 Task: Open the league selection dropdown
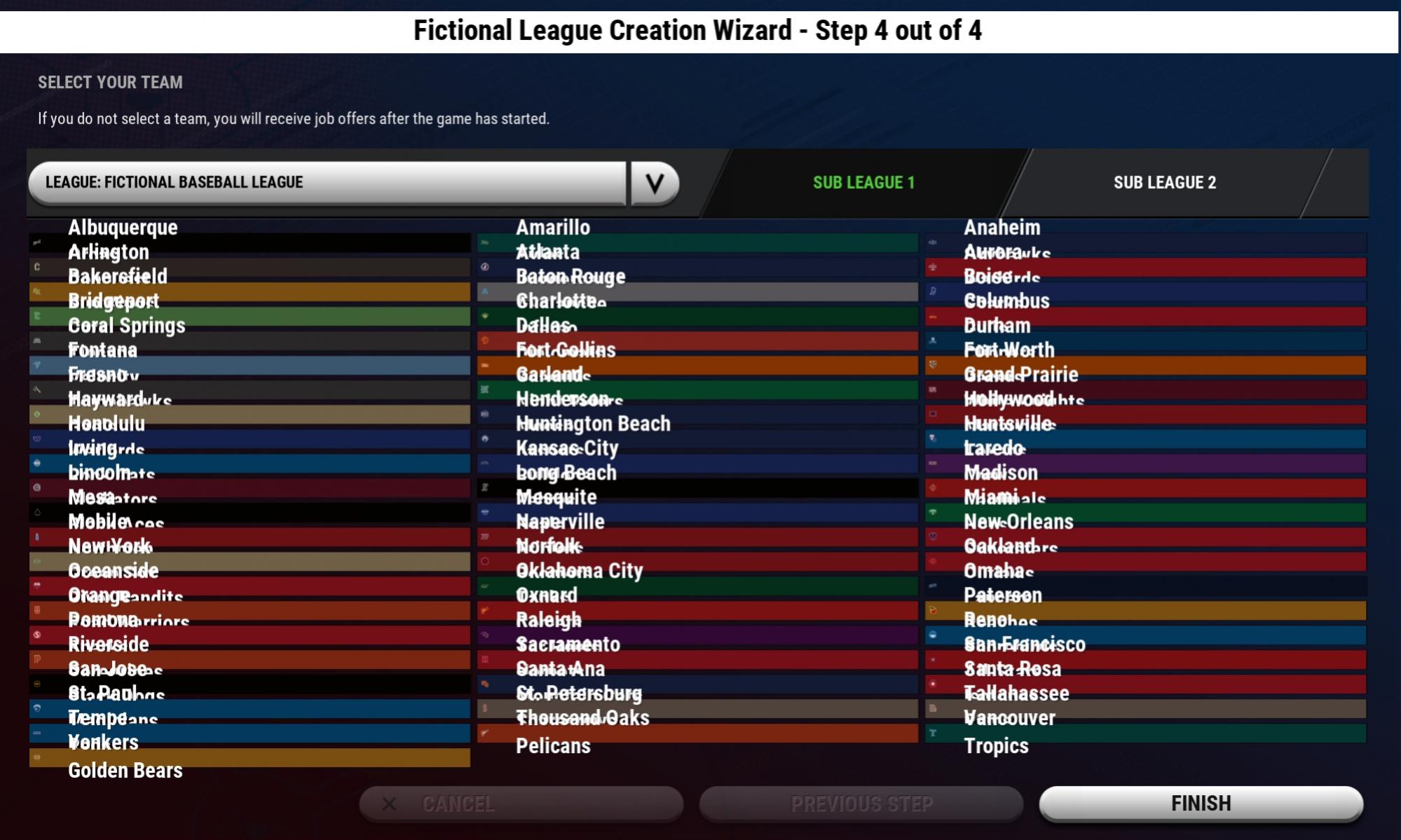coord(656,184)
